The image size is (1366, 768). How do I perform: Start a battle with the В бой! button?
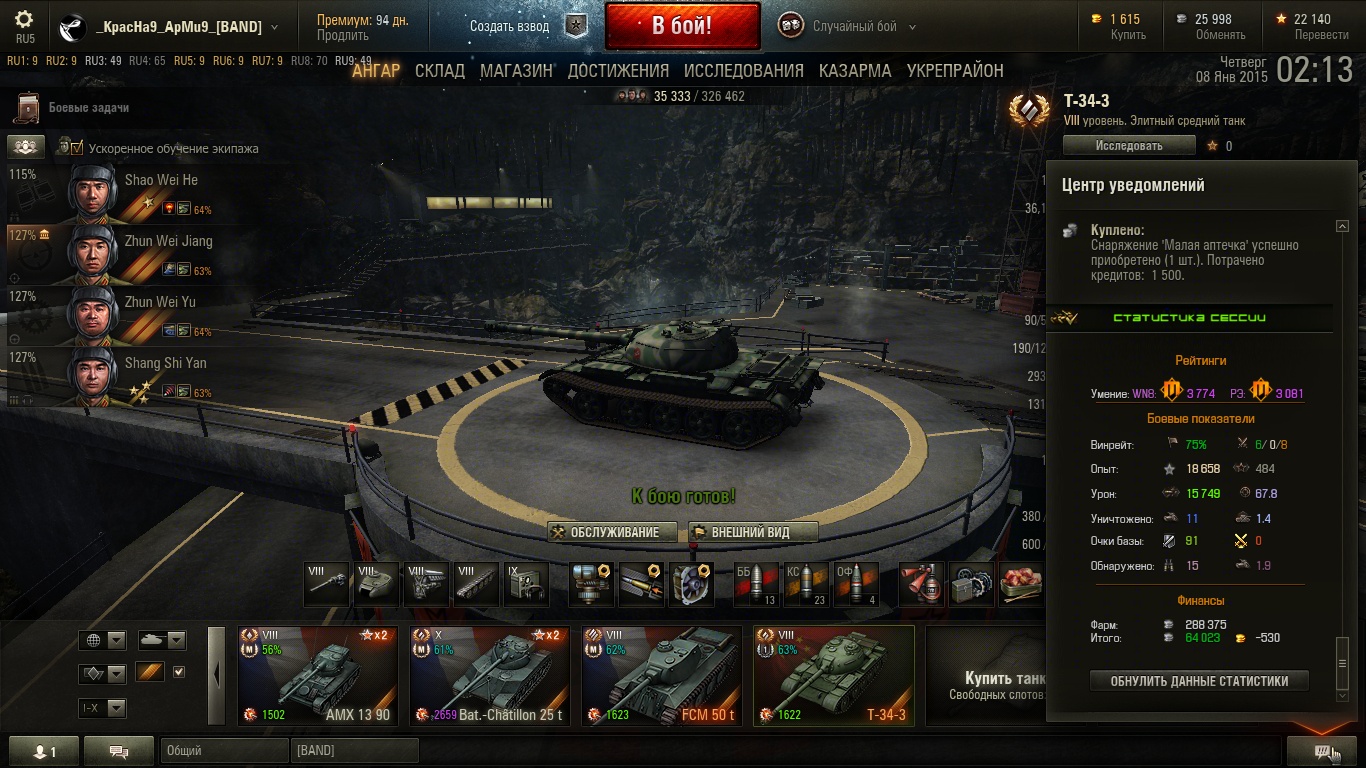click(682, 26)
